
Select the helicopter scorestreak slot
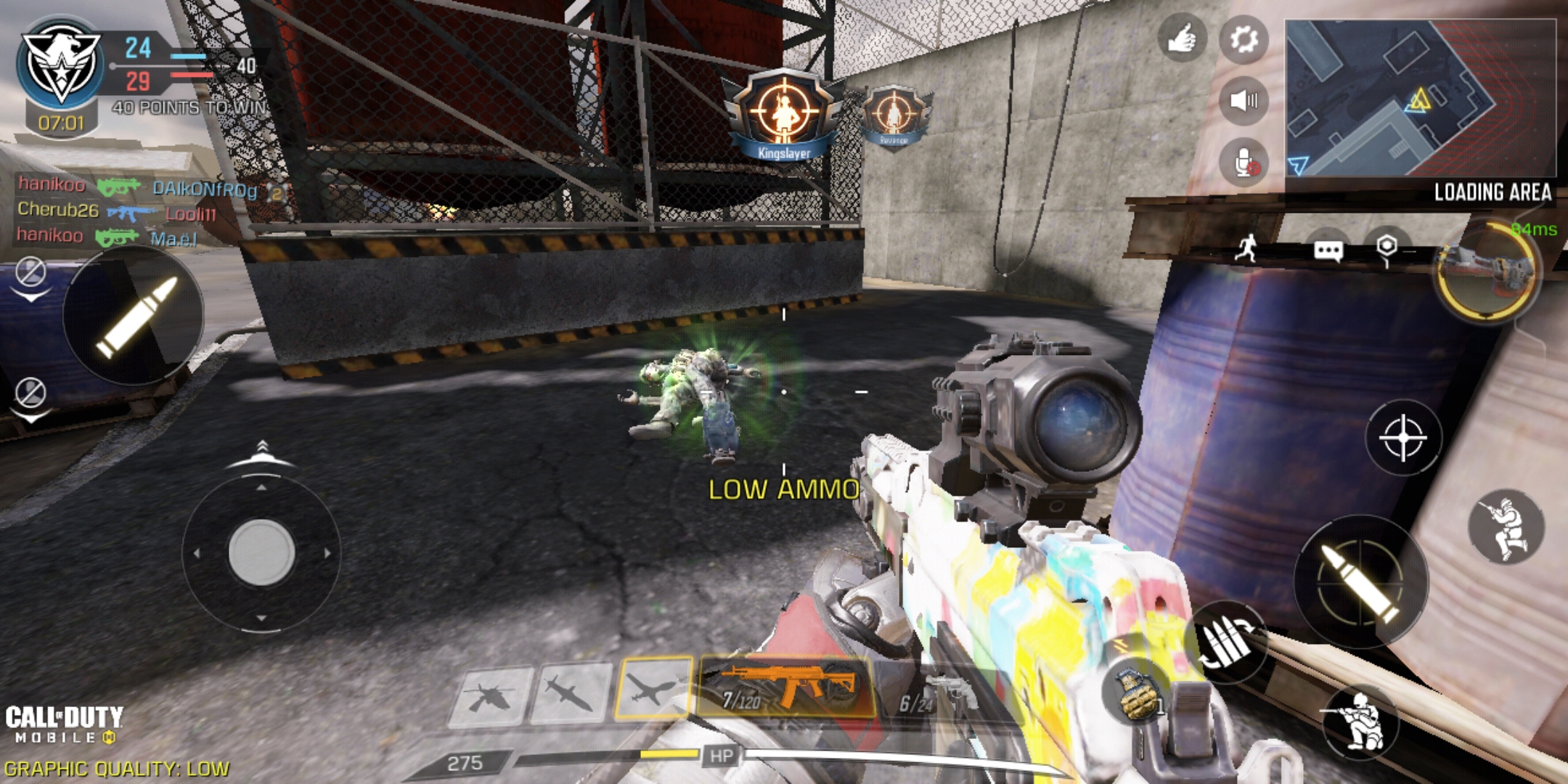click(491, 697)
